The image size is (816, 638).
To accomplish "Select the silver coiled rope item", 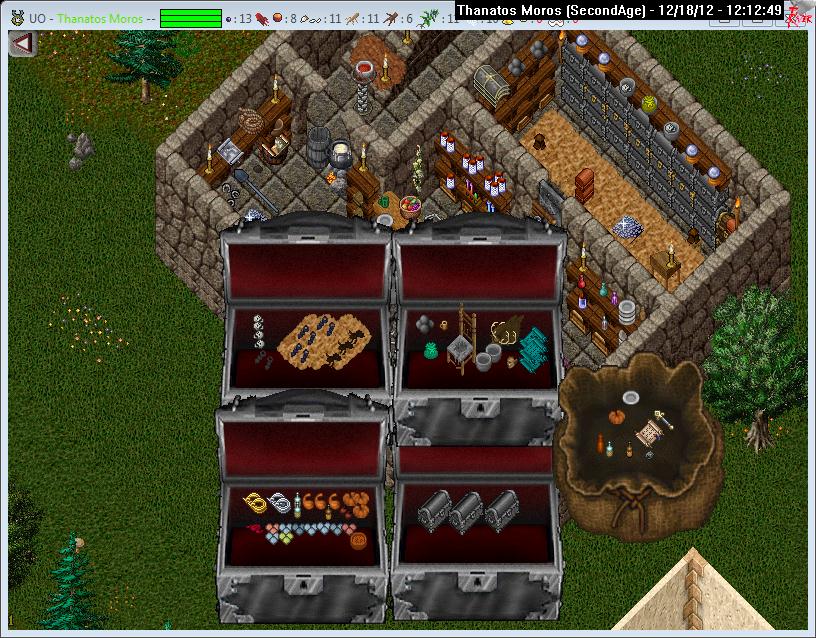I will pos(285,503).
